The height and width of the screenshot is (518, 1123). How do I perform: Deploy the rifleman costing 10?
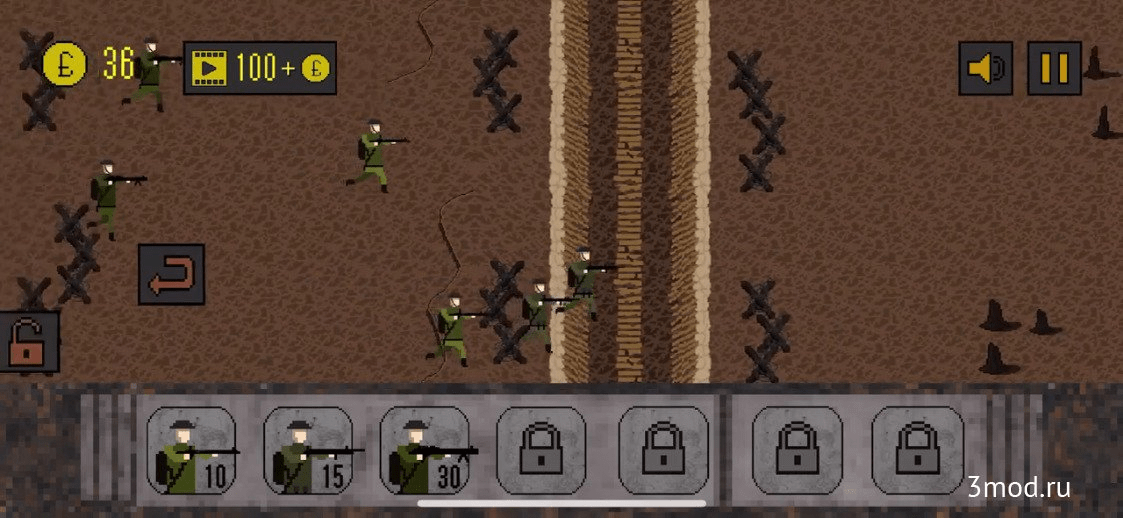click(x=192, y=450)
